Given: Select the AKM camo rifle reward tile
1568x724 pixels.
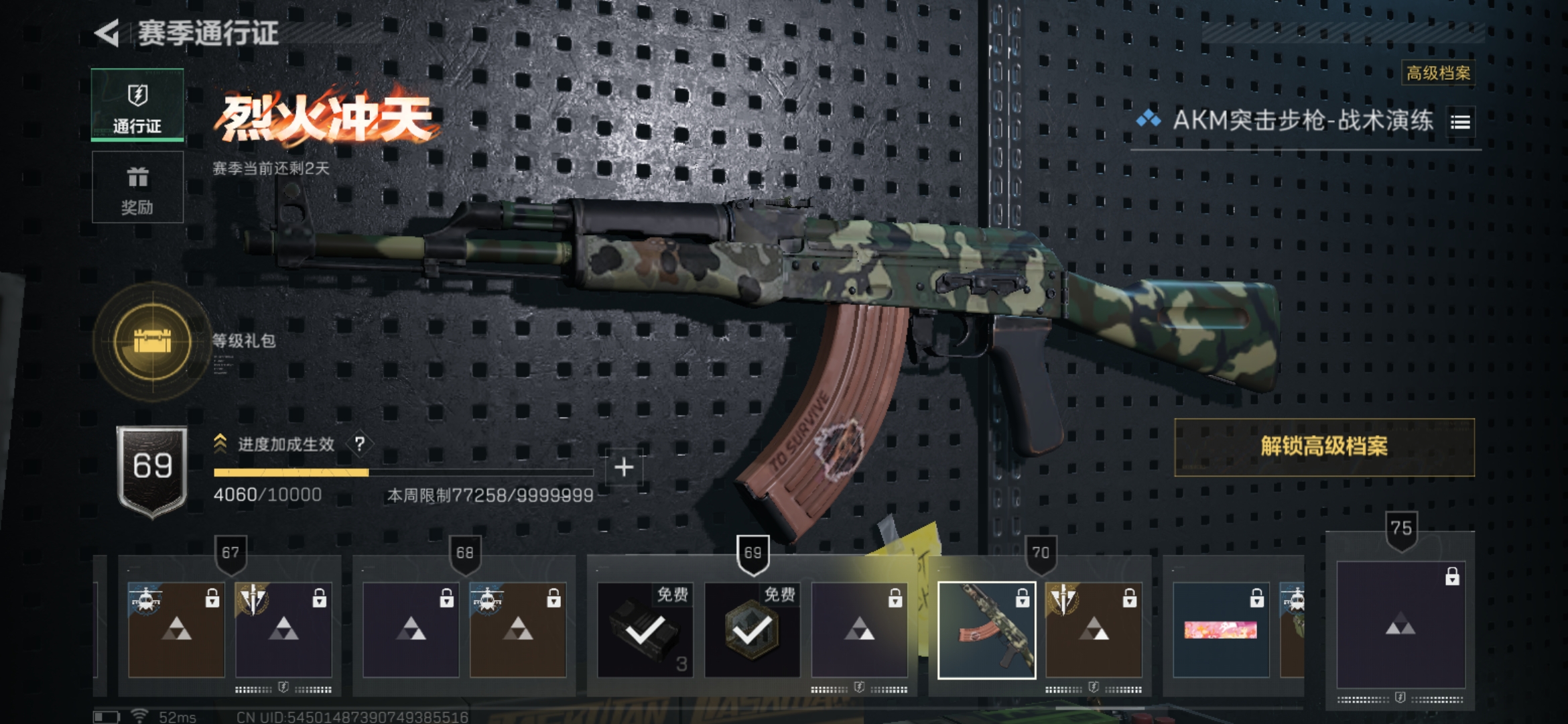Looking at the screenshot, I should (x=986, y=629).
